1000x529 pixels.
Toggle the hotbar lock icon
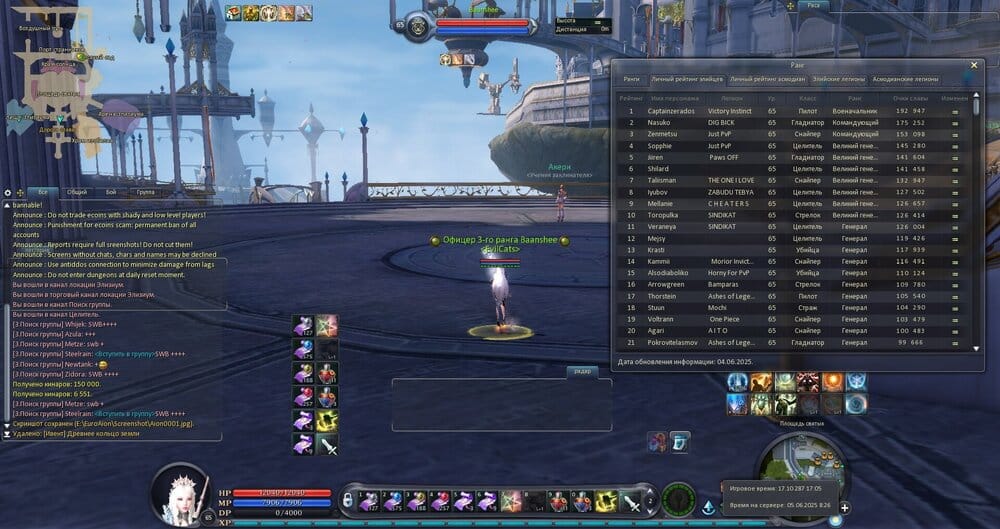(x=348, y=498)
